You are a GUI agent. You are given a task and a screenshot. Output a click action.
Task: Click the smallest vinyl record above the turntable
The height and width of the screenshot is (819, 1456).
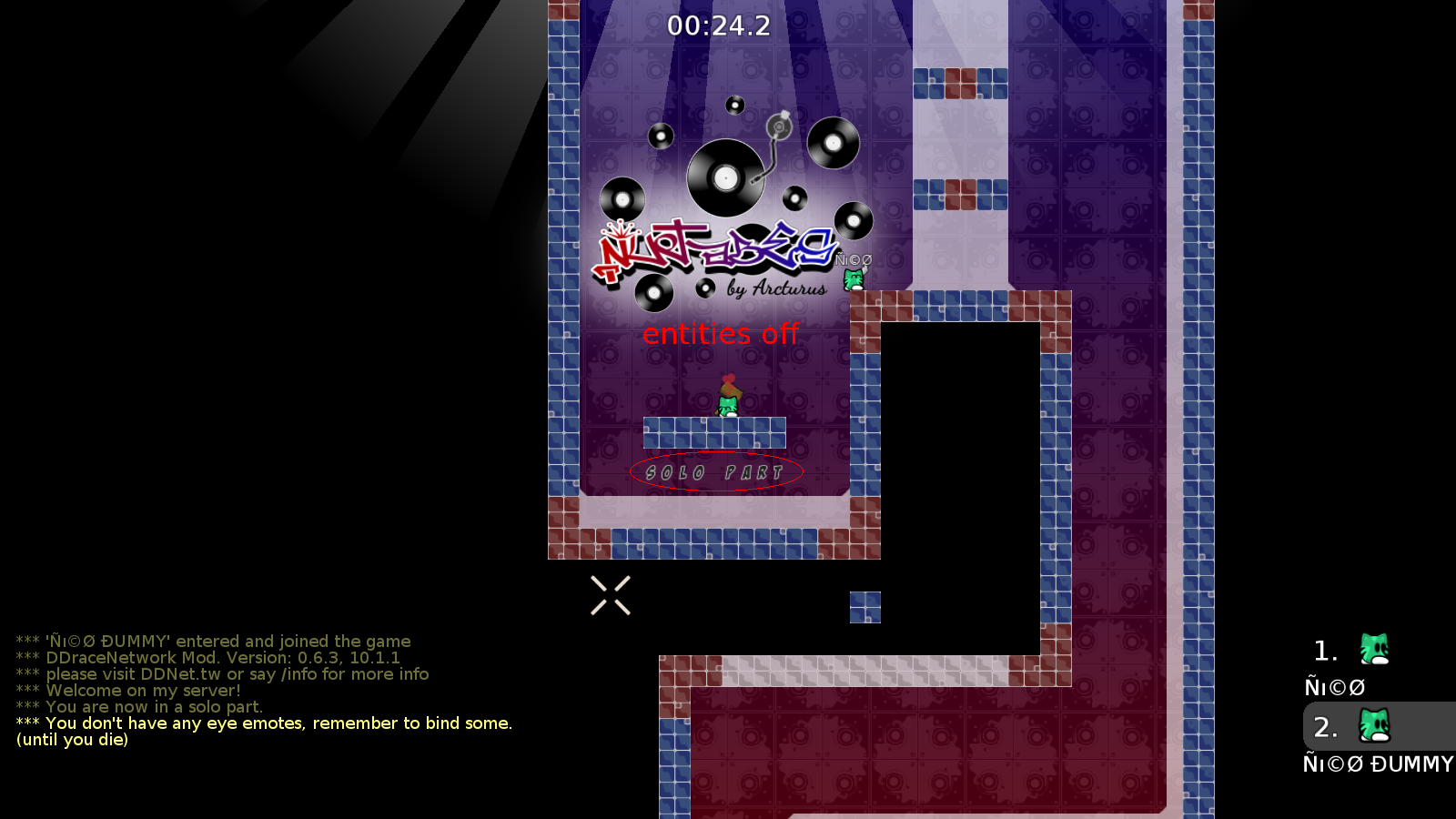coord(733,104)
